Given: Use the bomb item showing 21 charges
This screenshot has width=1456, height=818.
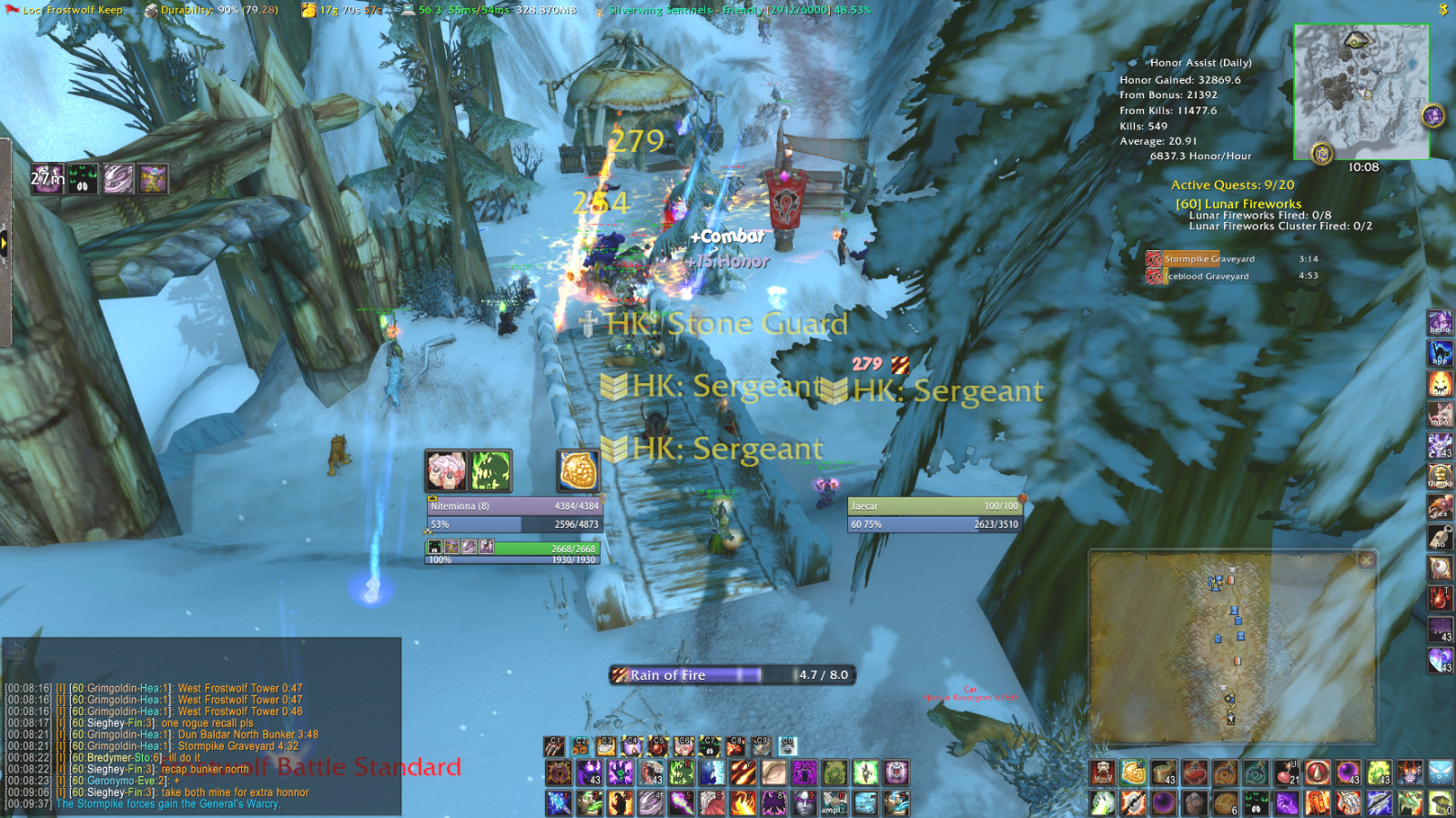Looking at the screenshot, I should click(x=1287, y=773).
